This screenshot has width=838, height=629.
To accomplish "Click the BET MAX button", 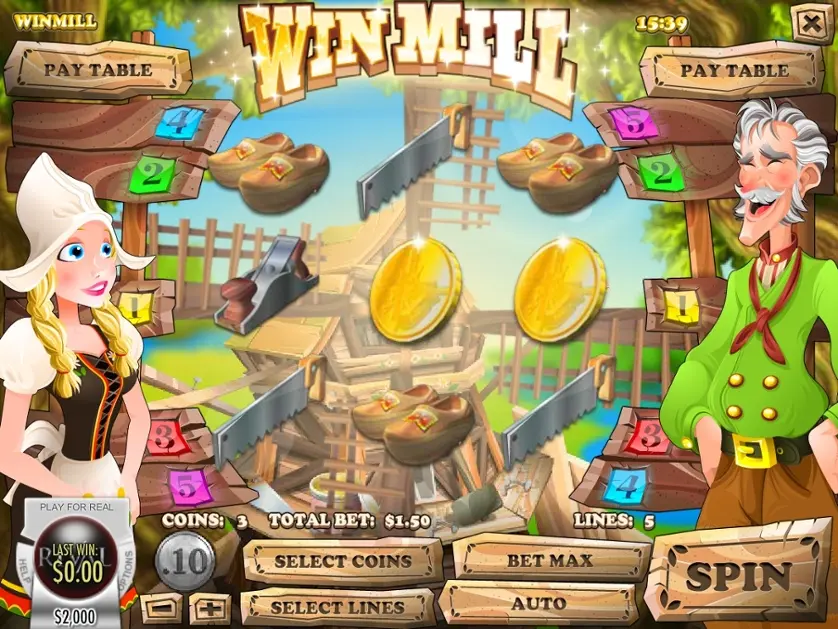I will pyautogui.click(x=549, y=560).
